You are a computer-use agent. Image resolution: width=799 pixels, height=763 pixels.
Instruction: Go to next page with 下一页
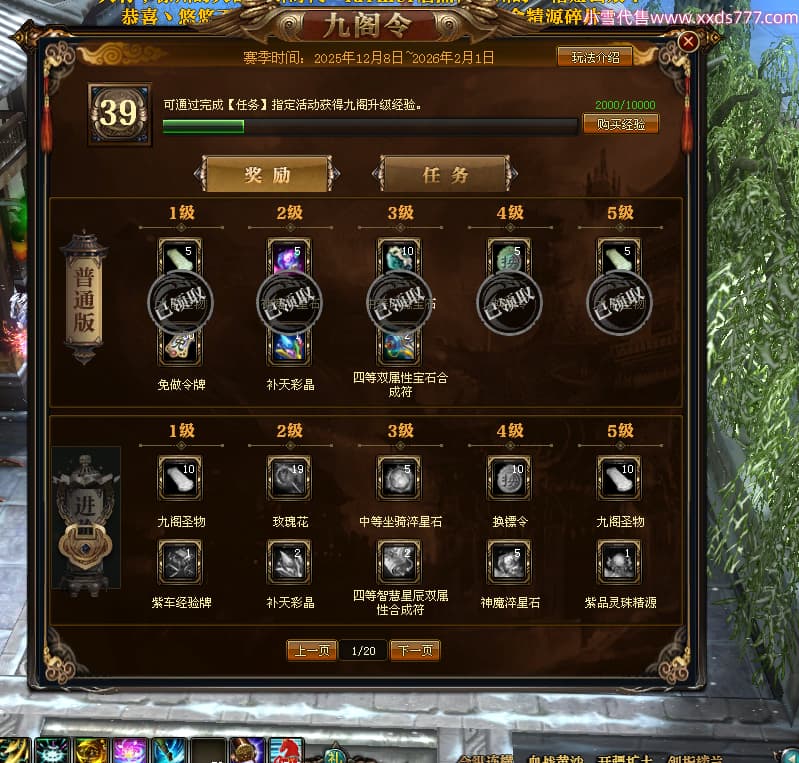(415, 650)
